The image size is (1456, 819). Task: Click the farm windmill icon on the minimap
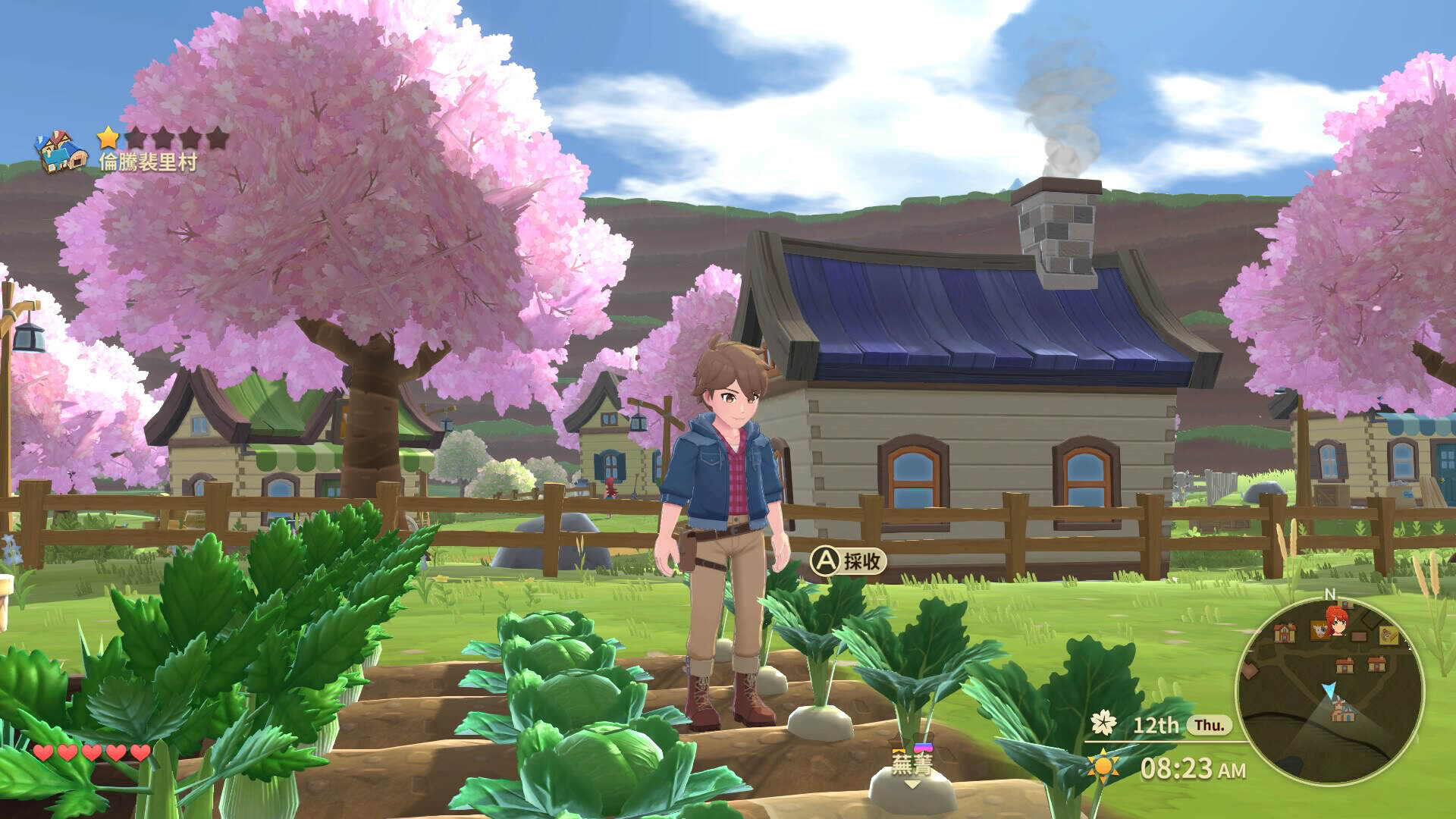tap(1342, 709)
